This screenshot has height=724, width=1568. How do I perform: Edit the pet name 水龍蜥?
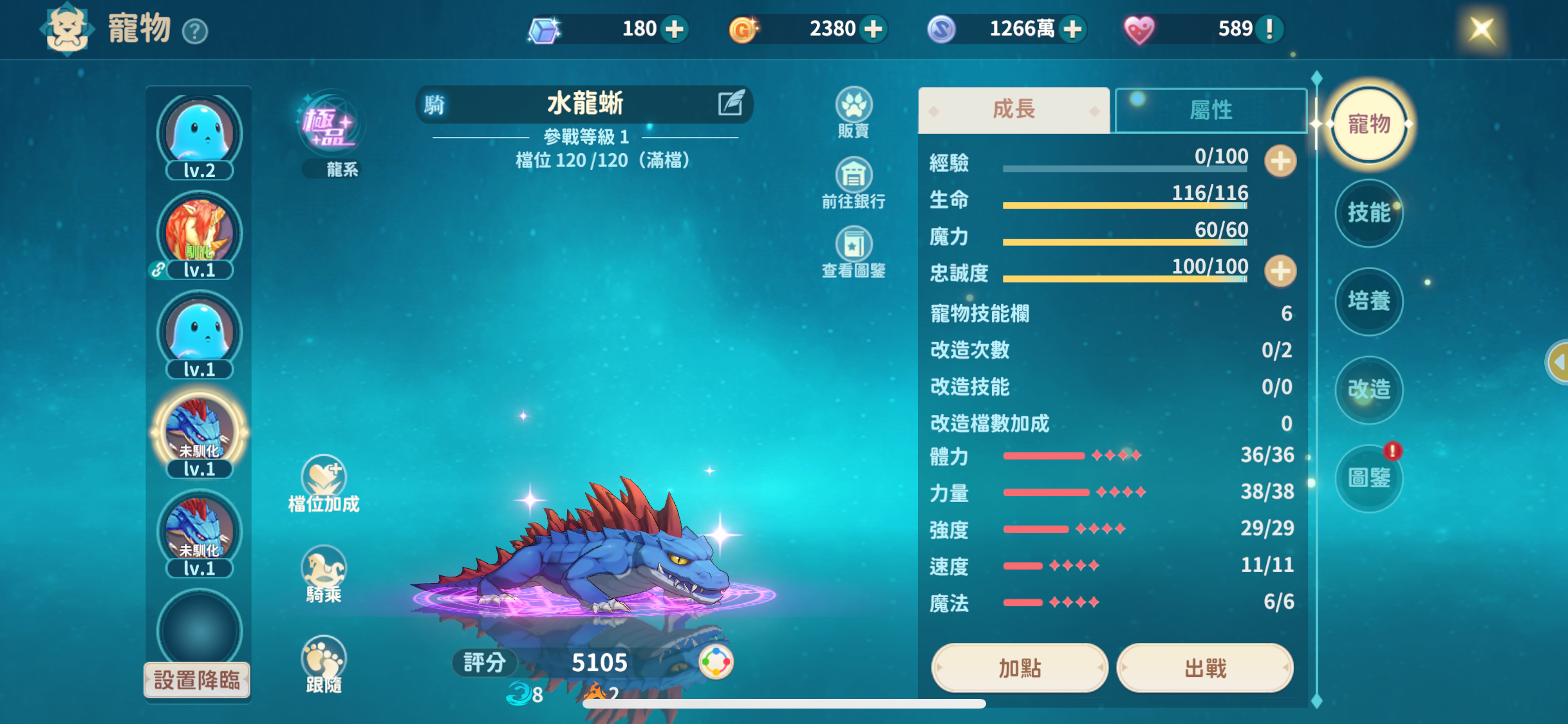tap(731, 104)
